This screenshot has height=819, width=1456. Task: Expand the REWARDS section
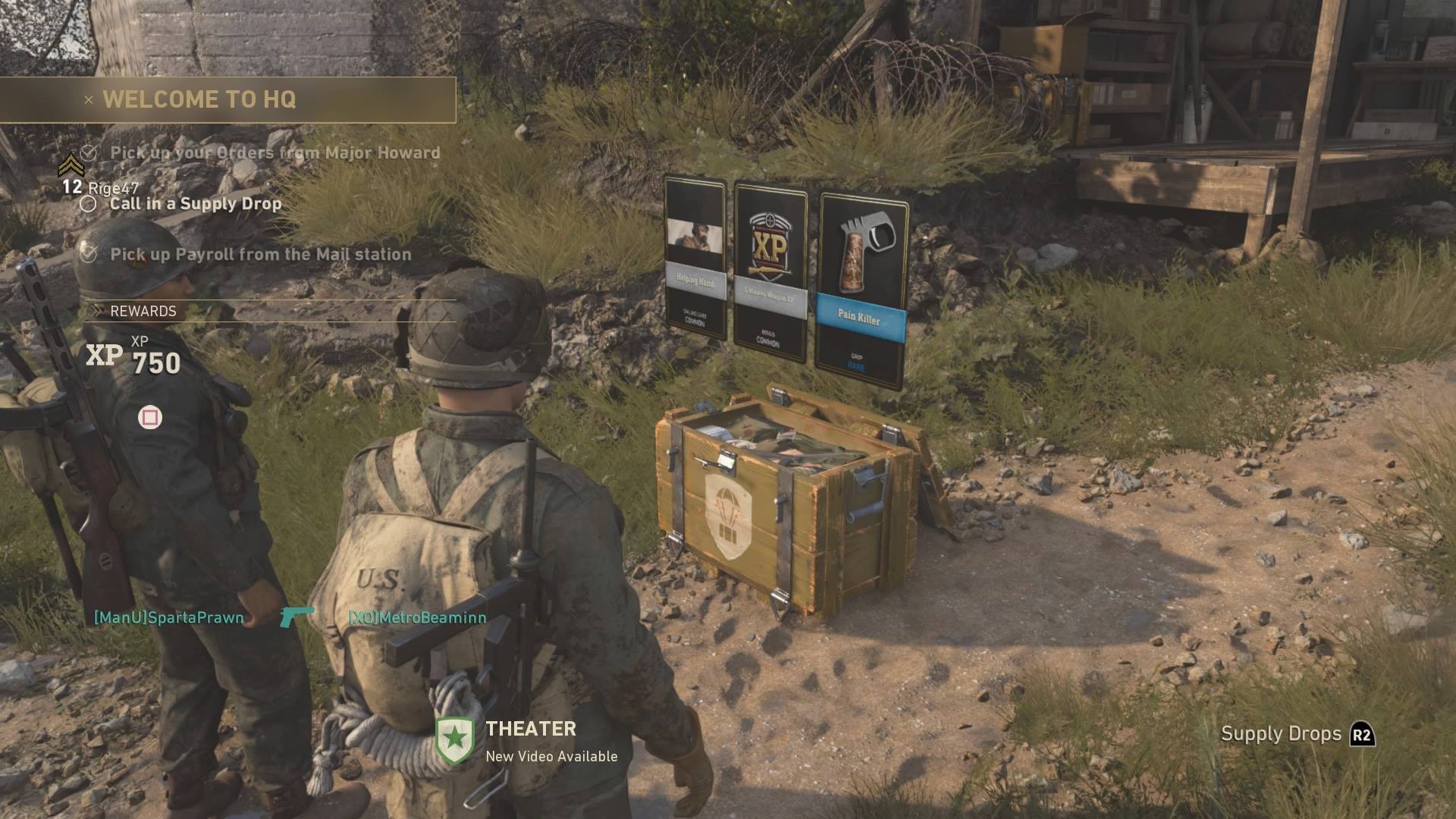(x=96, y=310)
